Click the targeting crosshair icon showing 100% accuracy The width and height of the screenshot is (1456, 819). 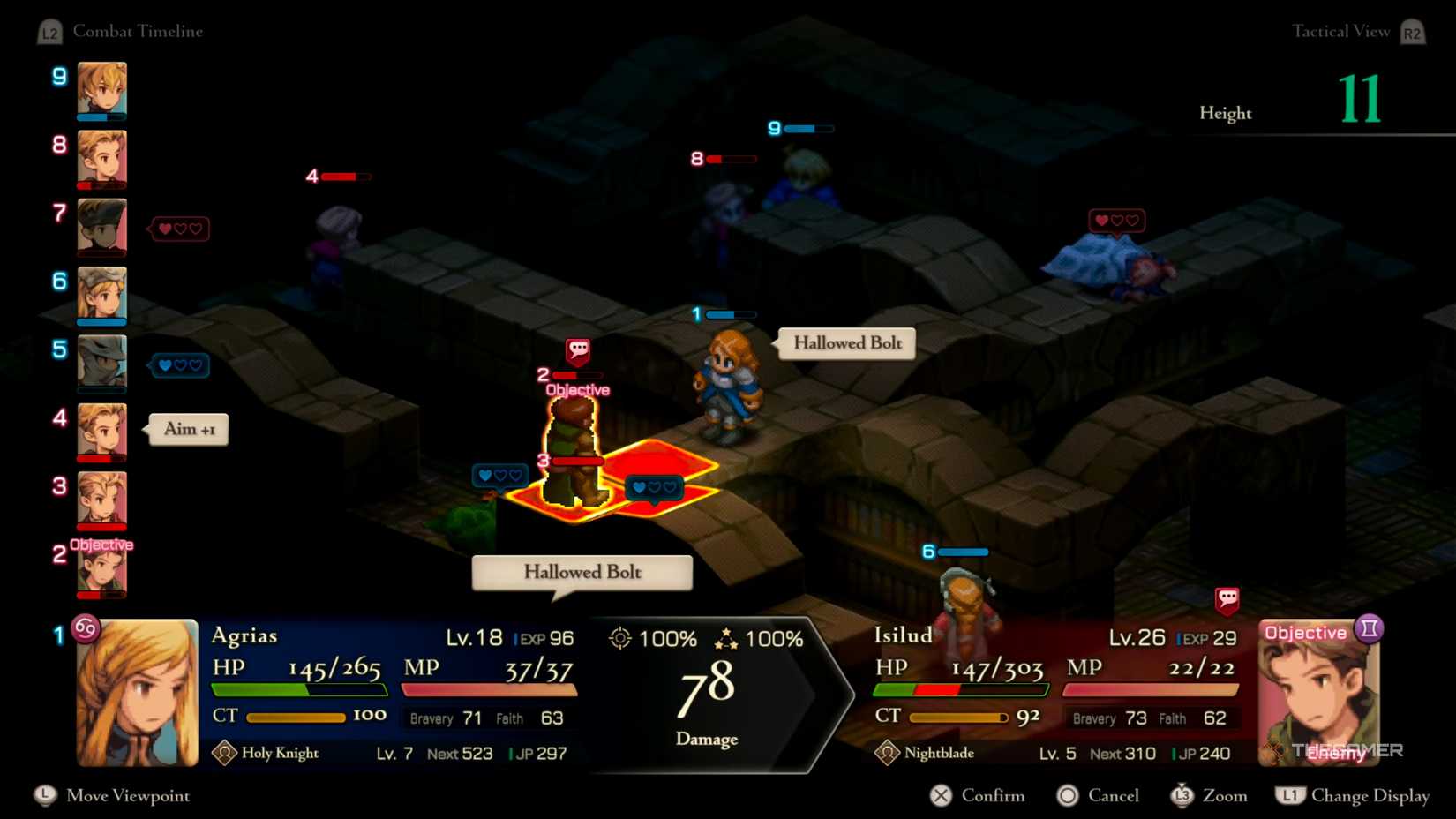(621, 638)
